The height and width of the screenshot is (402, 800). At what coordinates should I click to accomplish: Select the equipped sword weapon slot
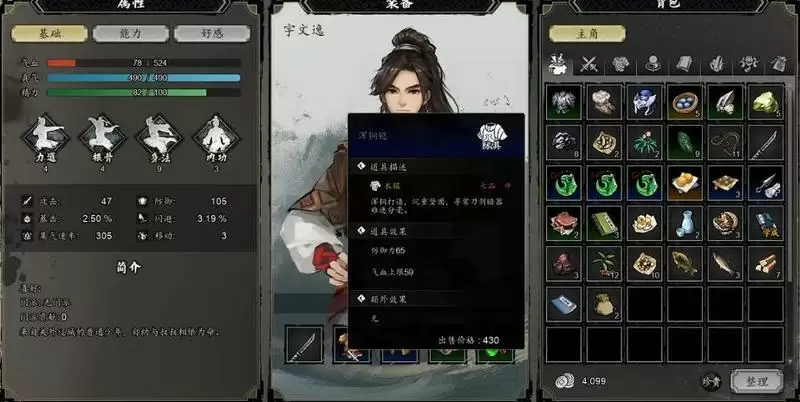304,345
